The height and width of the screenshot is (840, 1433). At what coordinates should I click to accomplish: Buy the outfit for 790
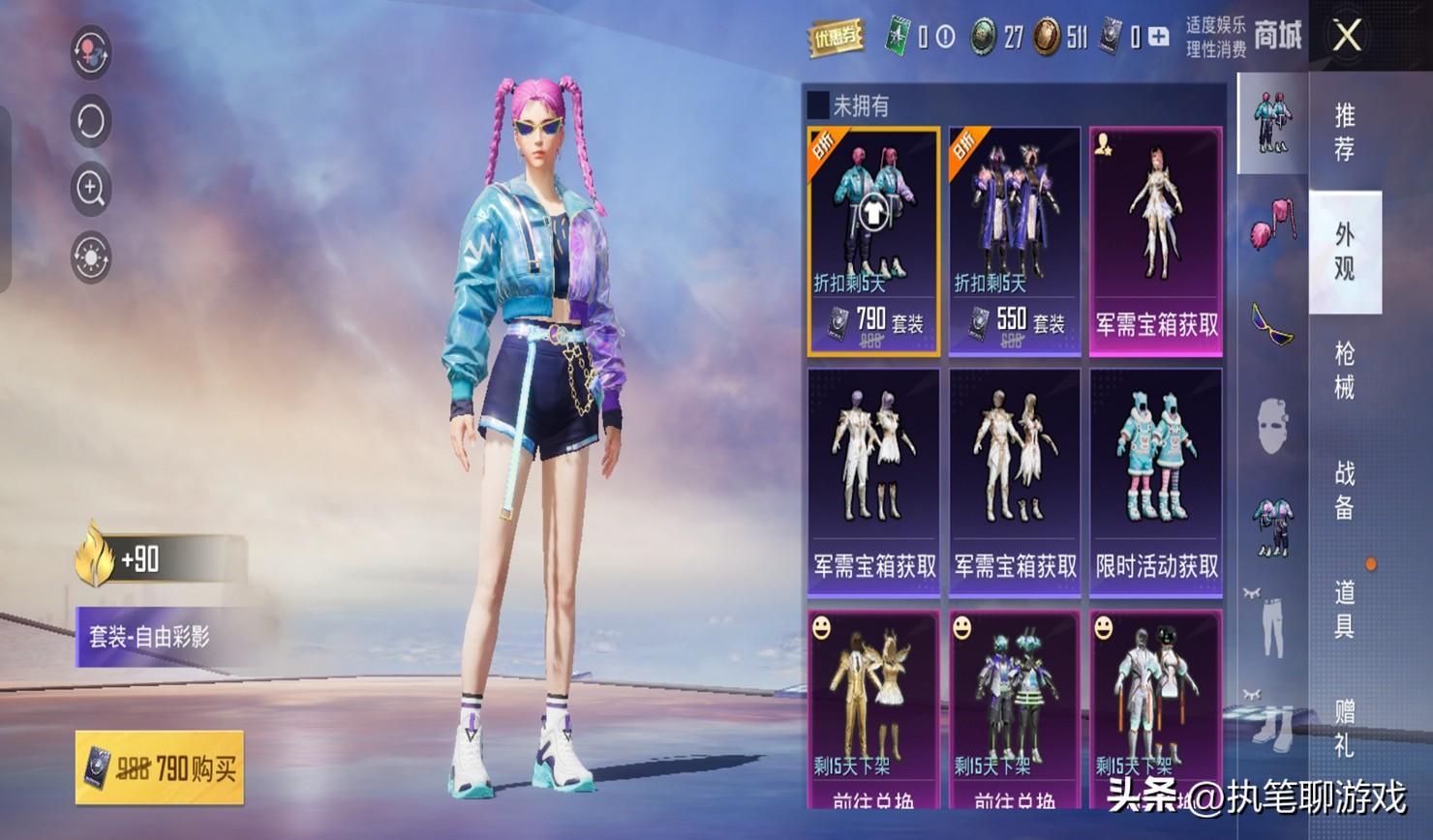[160, 768]
